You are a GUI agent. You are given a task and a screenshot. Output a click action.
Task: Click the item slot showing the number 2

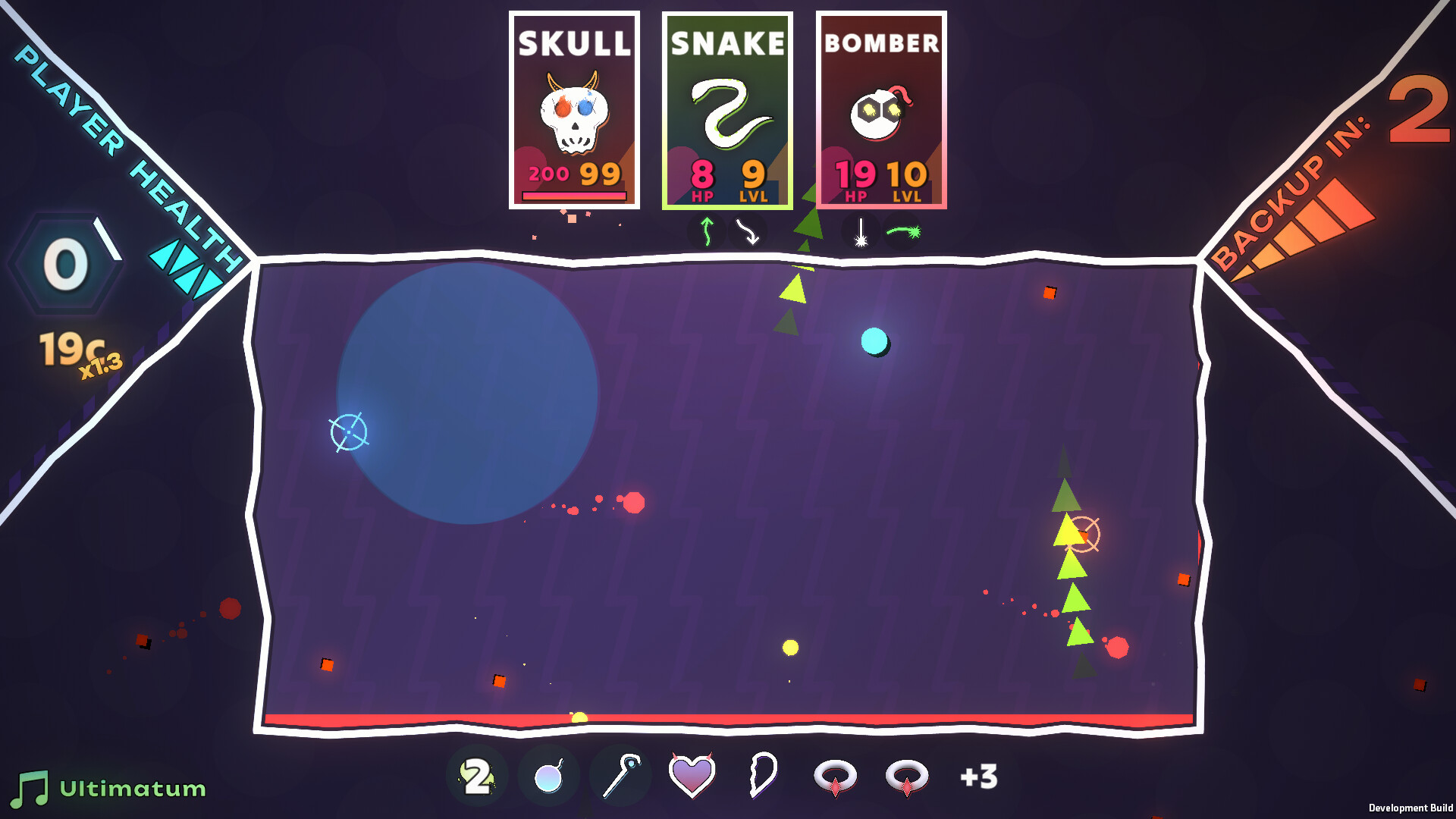tap(475, 775)
